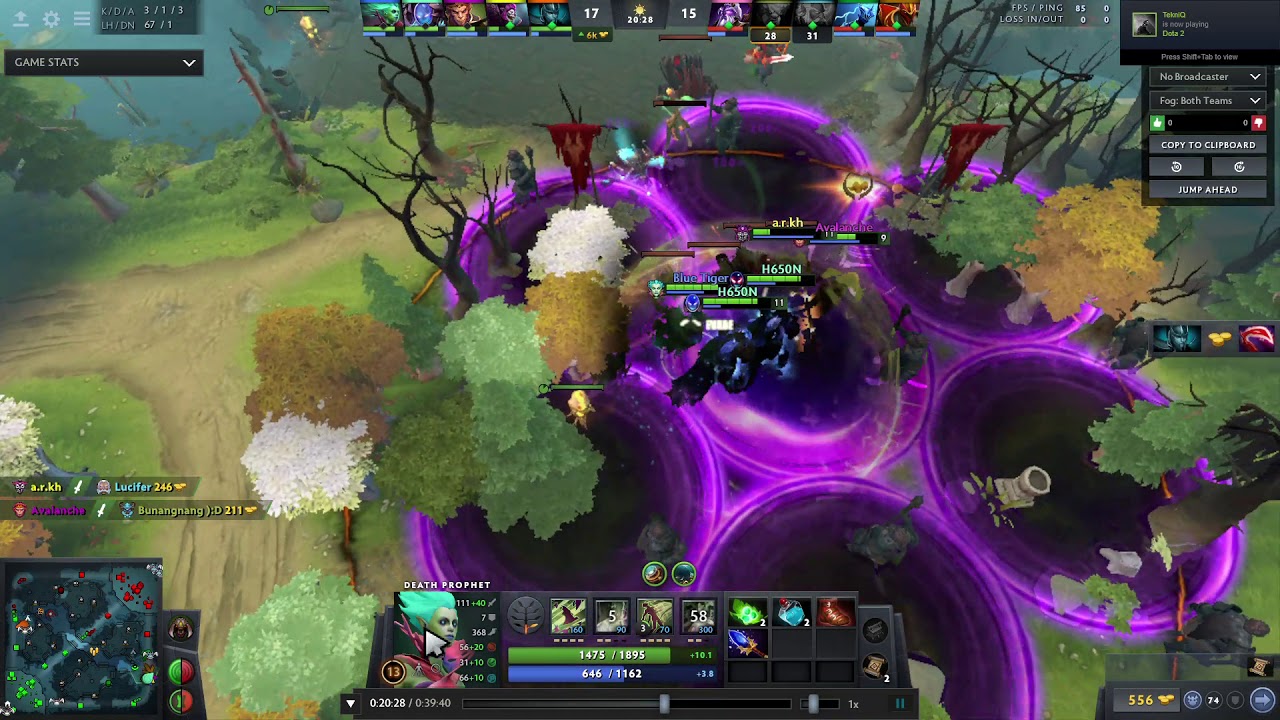Click the Silence ability icon
The width and height of the screenshot is (1280, 720).
(x=611, y=617)
